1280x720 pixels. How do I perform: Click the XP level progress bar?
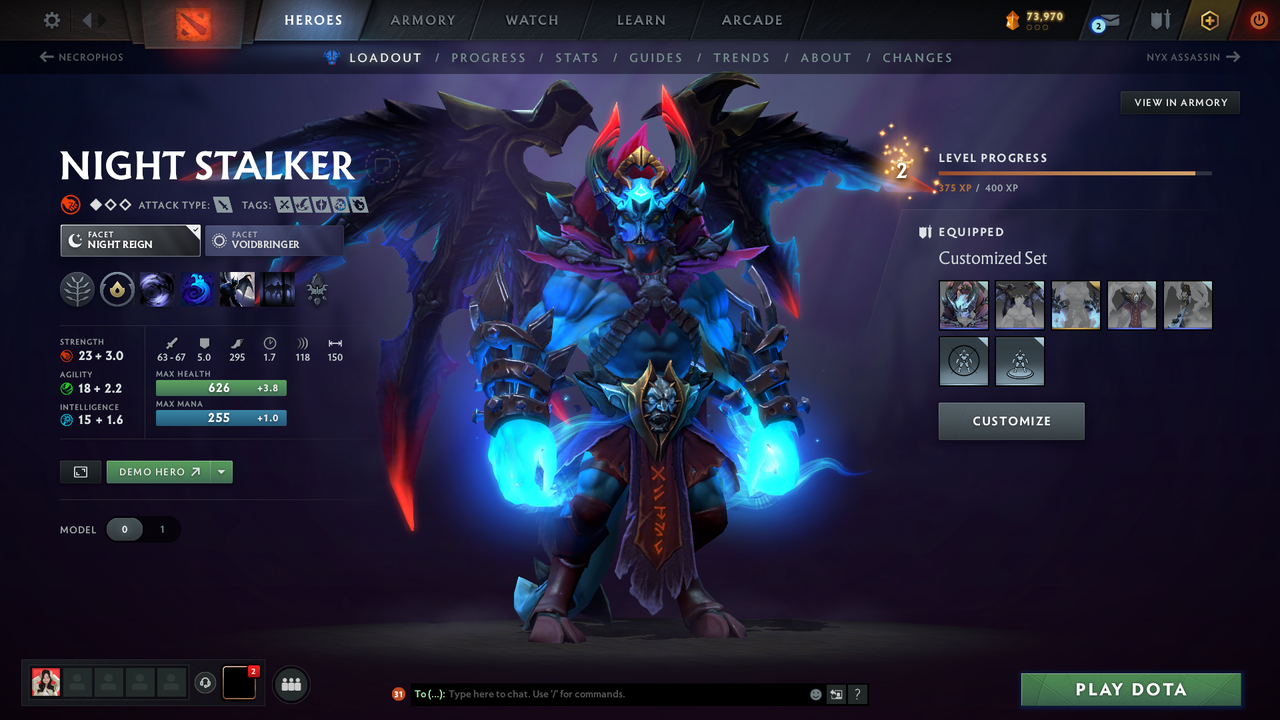pos(1077,172)
